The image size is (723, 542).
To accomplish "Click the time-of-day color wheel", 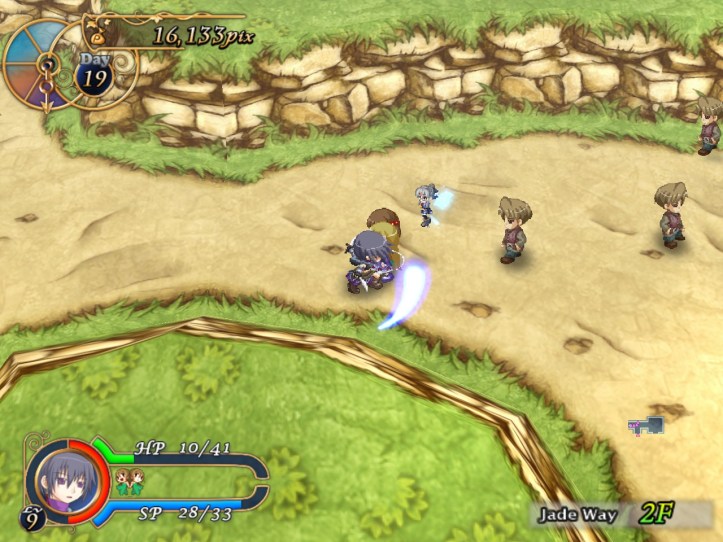I will [x=37, y=63].
